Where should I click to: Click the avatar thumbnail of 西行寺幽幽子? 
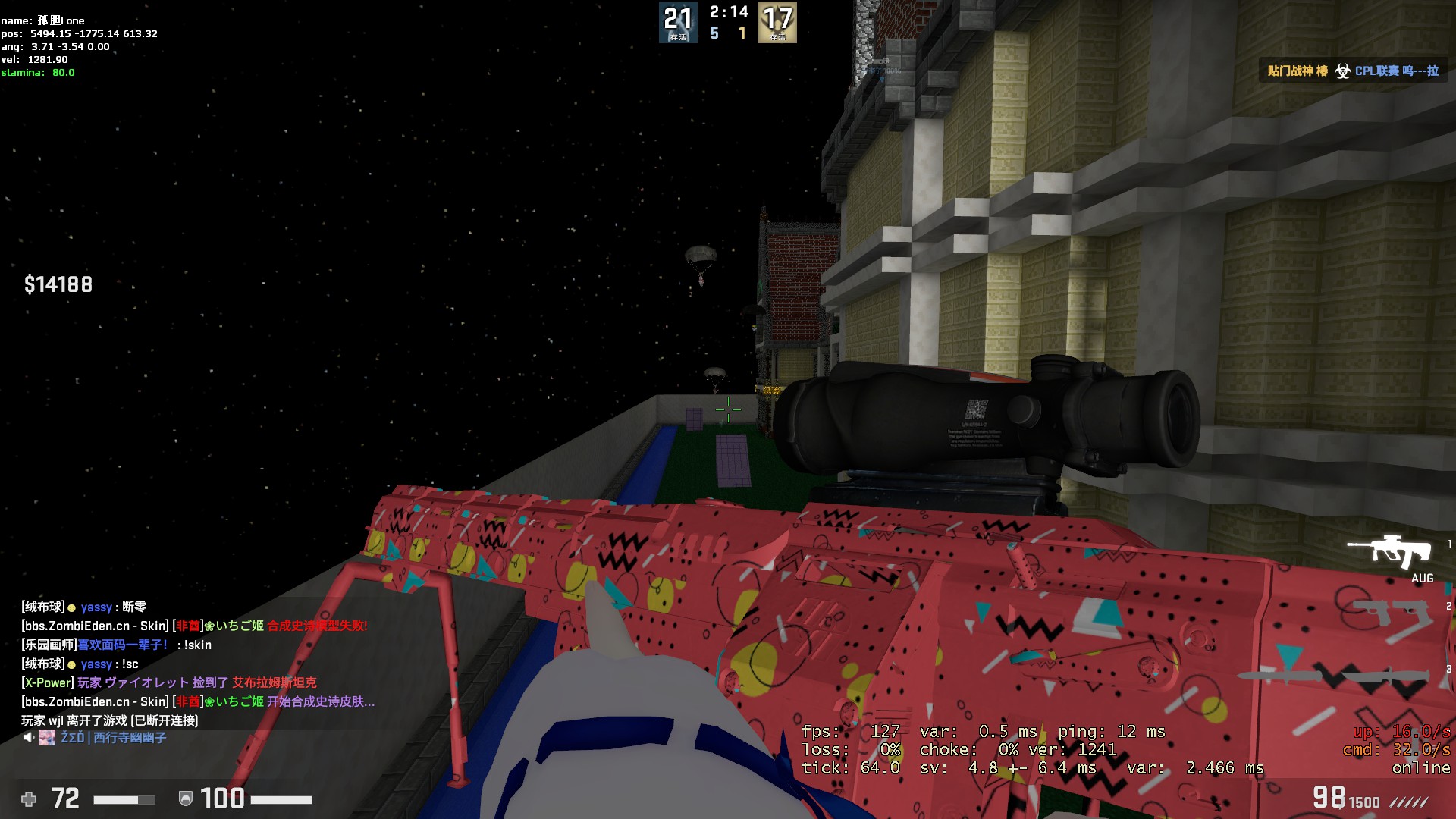point(46,738)
